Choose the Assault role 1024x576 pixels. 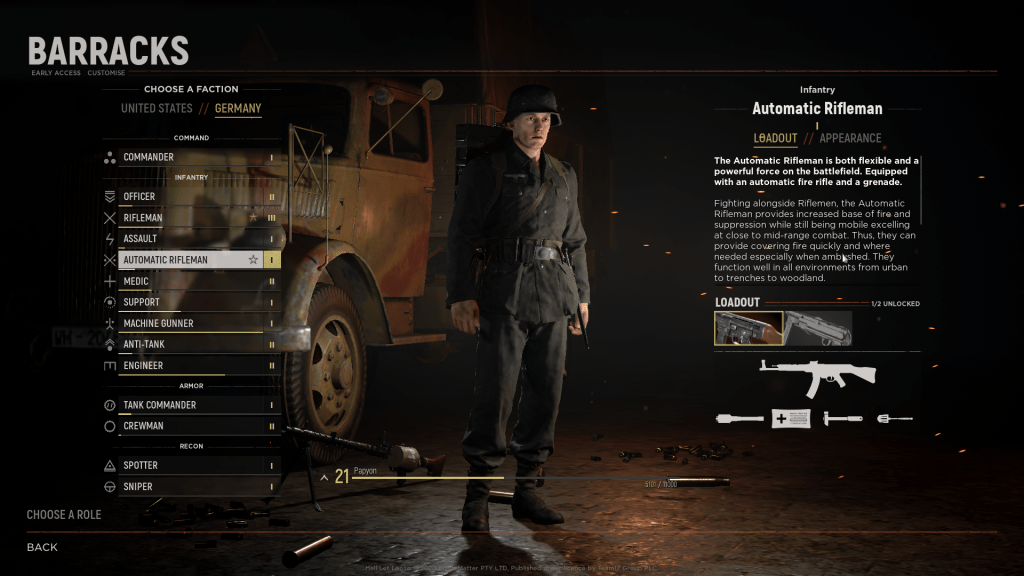coord(190,238)
